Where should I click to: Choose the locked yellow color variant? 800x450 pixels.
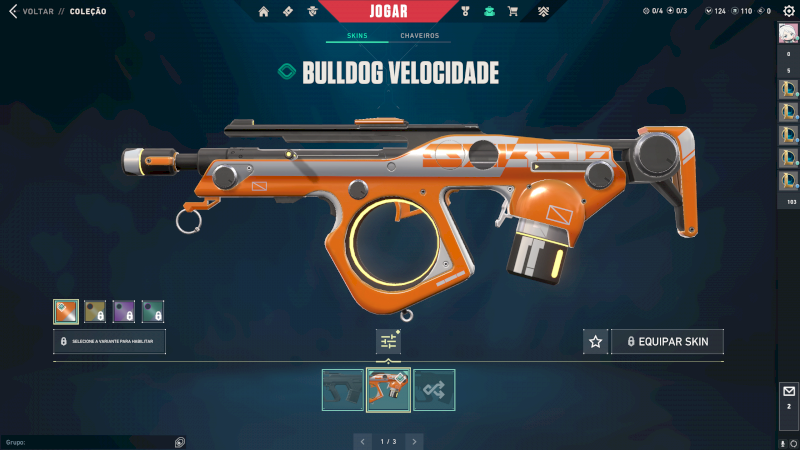click(95, 312)
